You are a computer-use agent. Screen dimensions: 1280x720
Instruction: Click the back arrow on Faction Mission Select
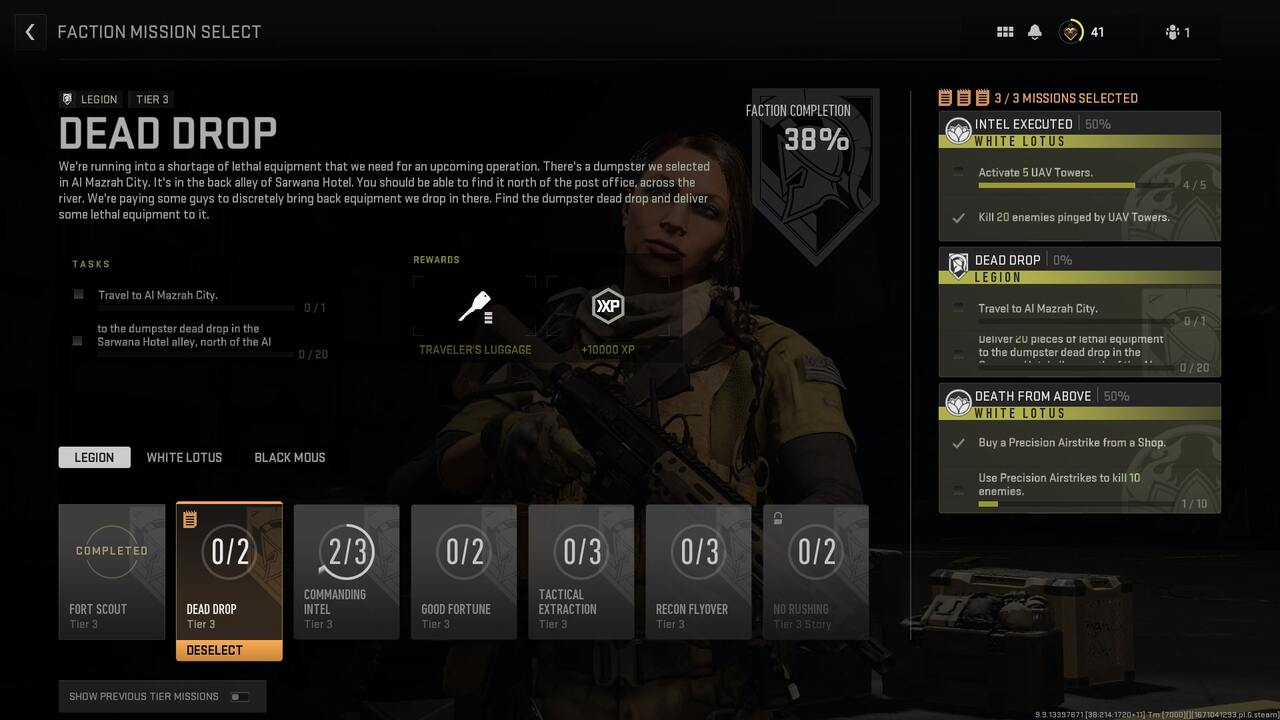point(29,31)
